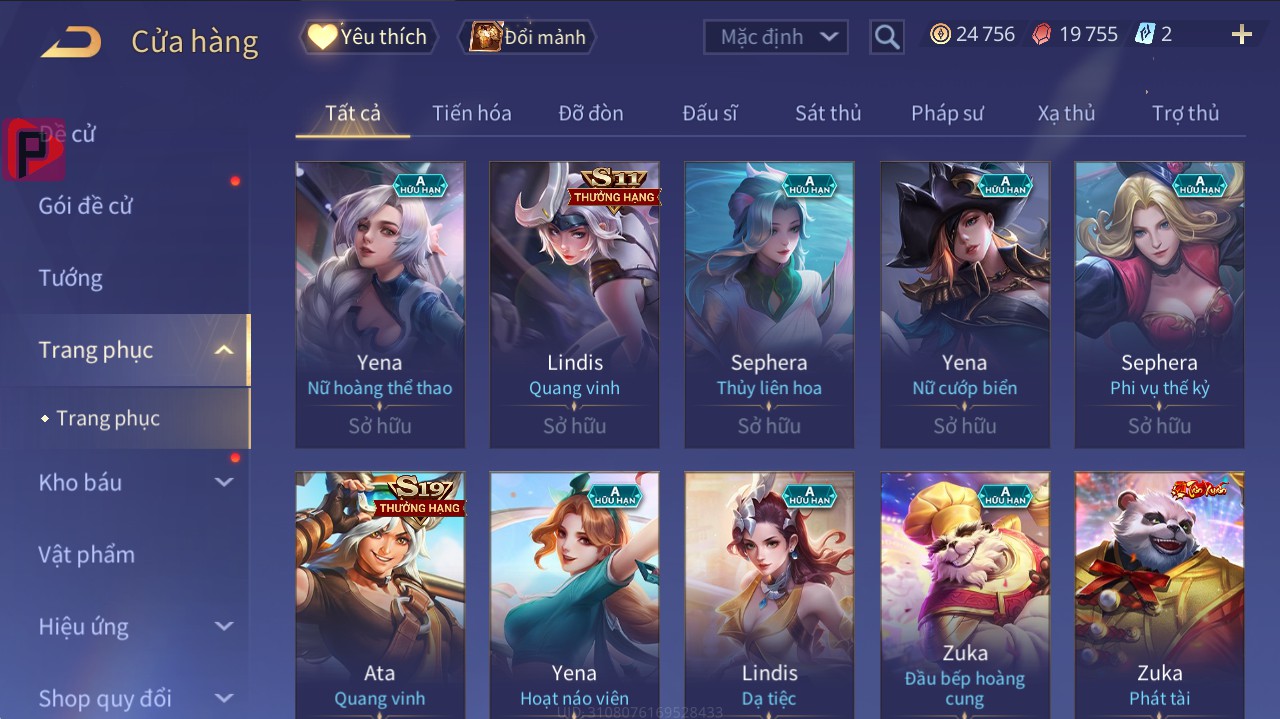Open the Yêu thích favorites list
The width and height of the screenshot is (1280, 719).
coord(369,37)
